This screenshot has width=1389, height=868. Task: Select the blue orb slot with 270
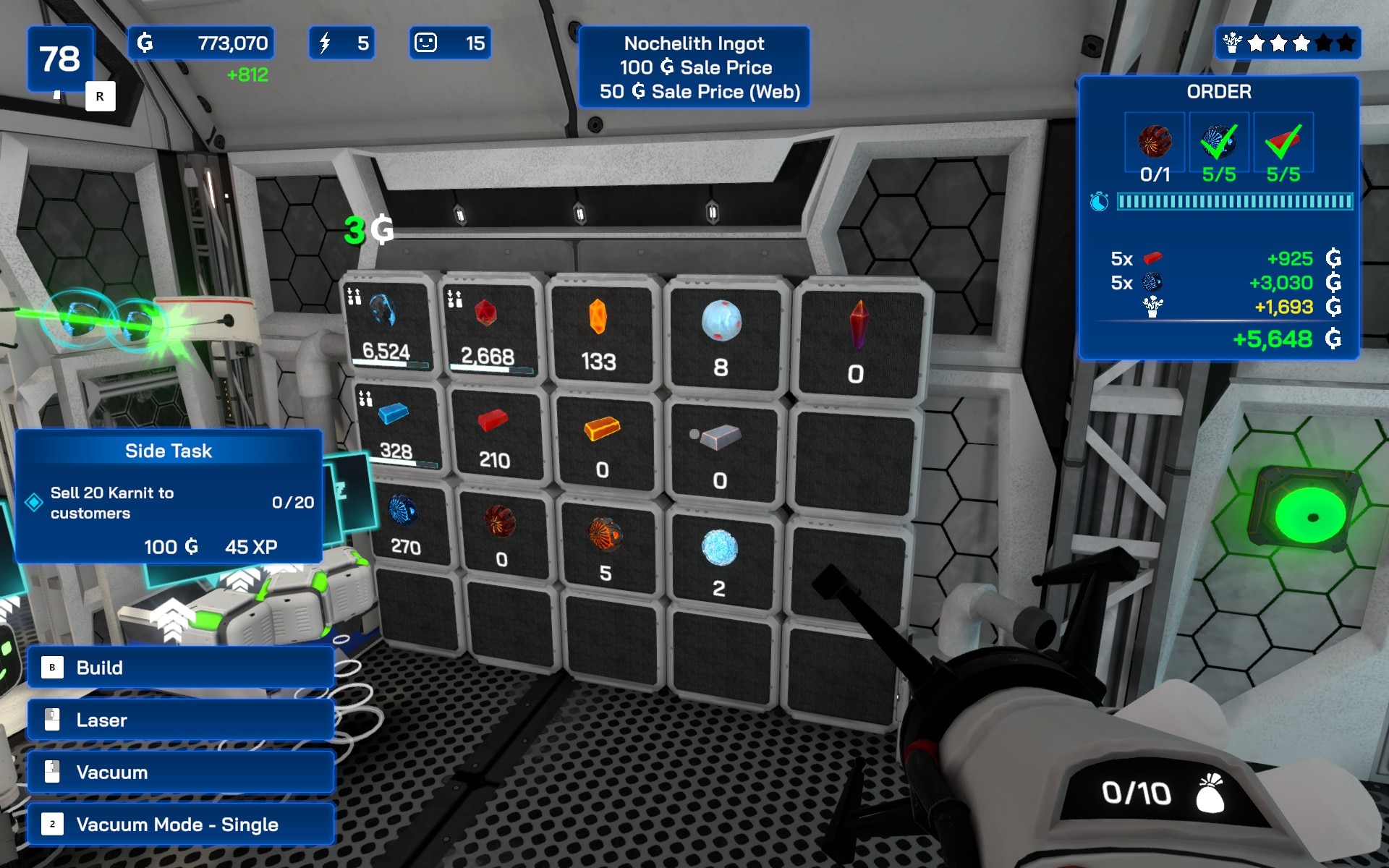click(x=405, y=524)
